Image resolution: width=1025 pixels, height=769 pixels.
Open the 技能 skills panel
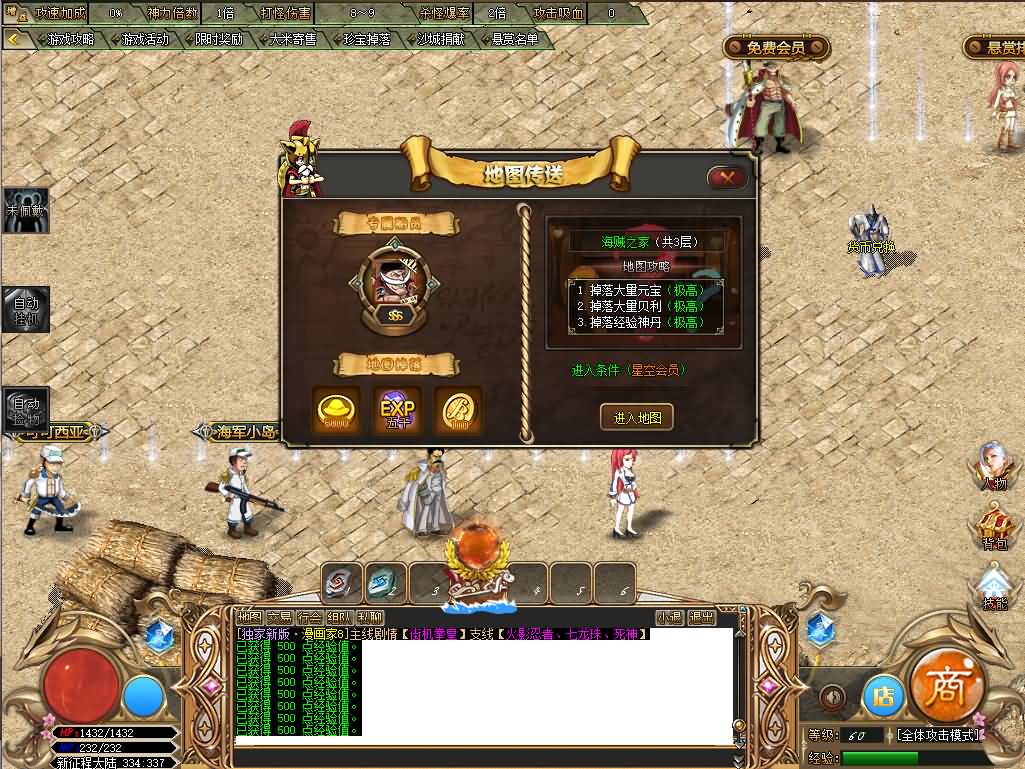point(993,588)
